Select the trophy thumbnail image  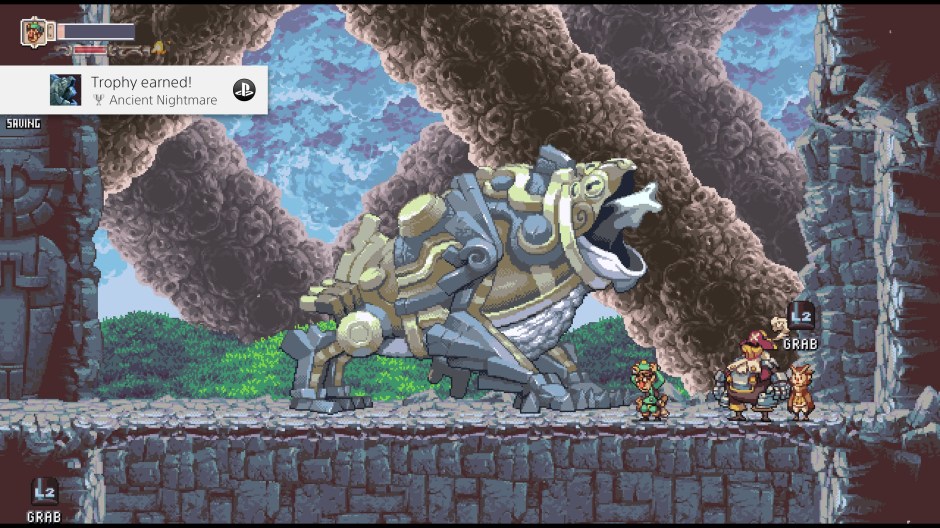[66, 90]
